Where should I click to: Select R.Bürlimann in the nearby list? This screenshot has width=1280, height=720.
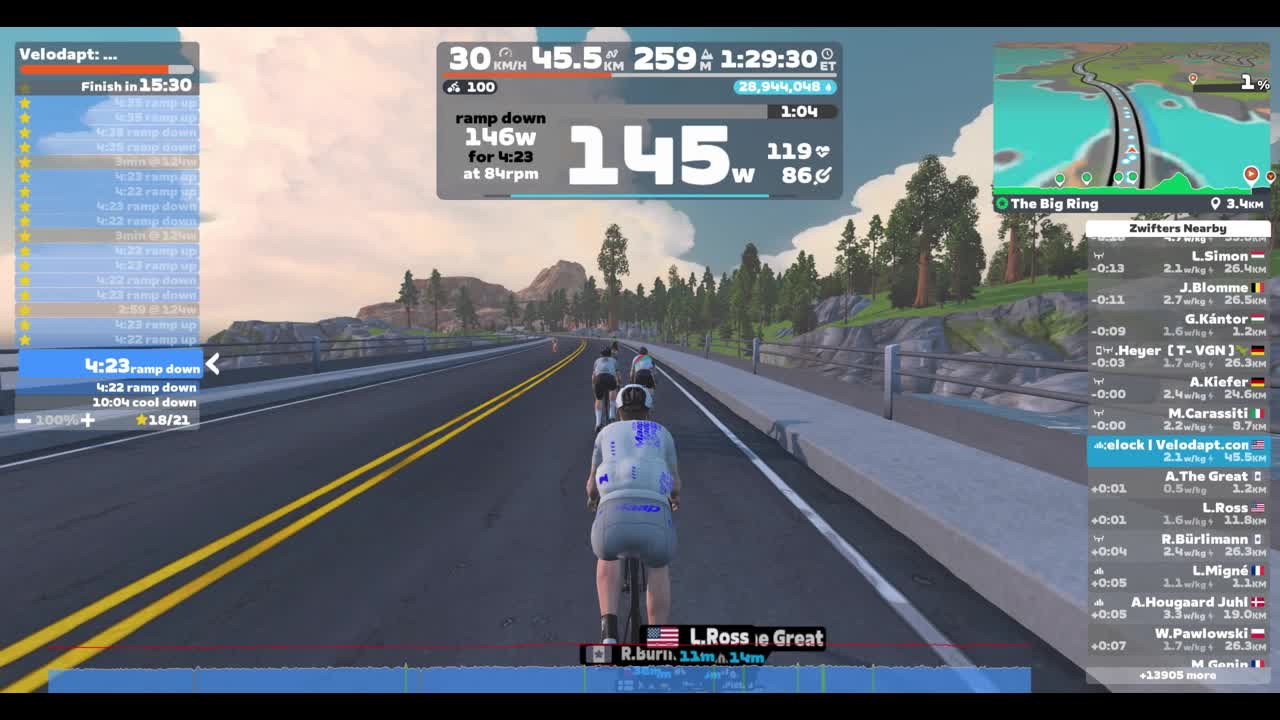[1178, 545]
